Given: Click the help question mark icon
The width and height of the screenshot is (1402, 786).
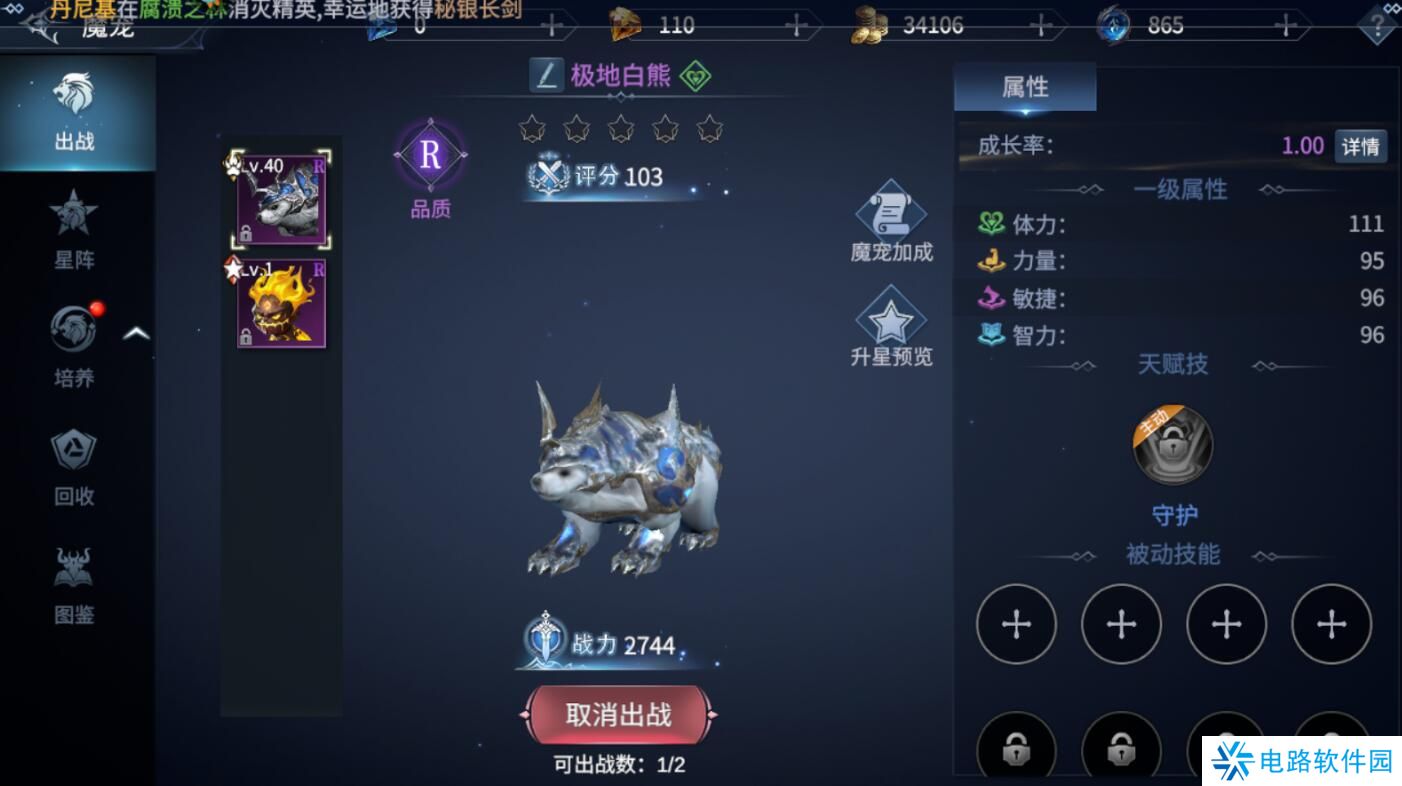Looking at the screenshot, I should 1376,25.
